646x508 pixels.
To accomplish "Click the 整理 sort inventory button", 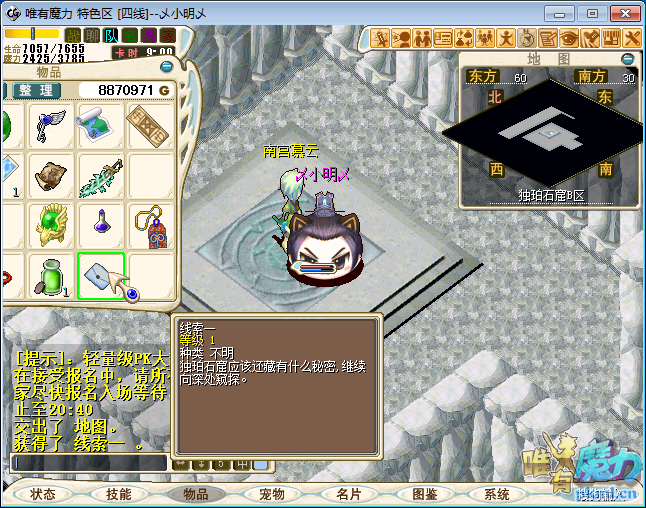I will point(37,90).
